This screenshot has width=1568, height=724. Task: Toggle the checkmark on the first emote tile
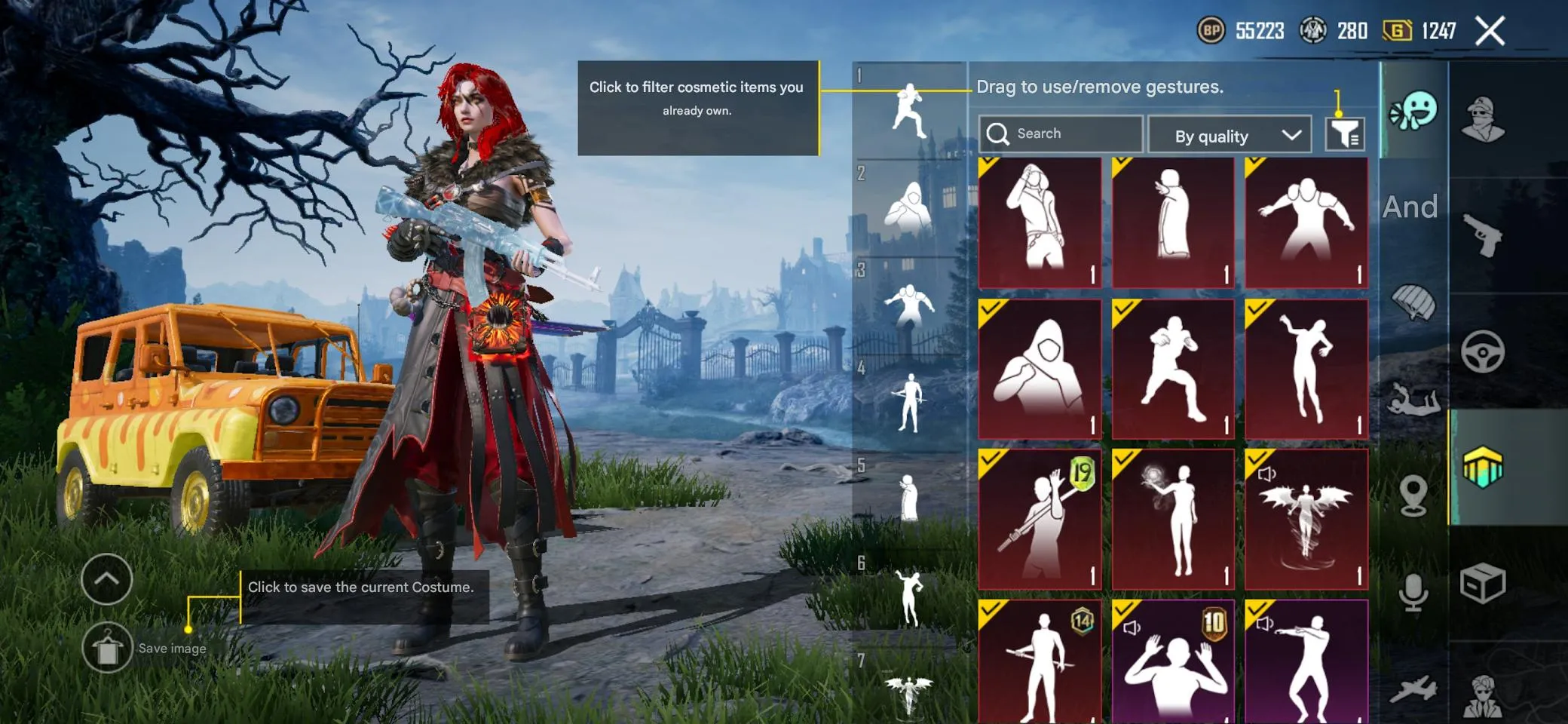point(989,167)
